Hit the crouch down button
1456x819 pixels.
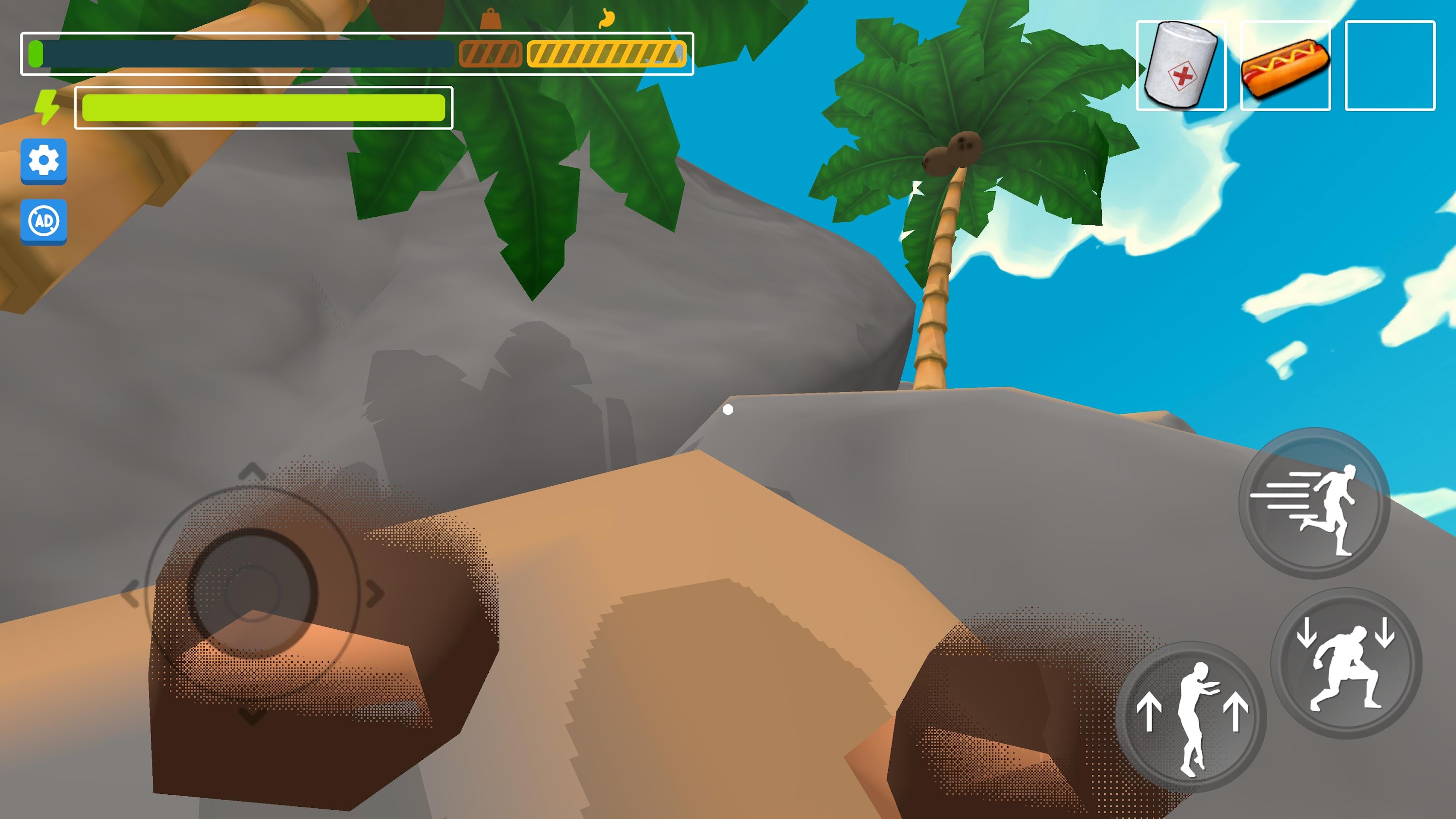(1346, 663)
